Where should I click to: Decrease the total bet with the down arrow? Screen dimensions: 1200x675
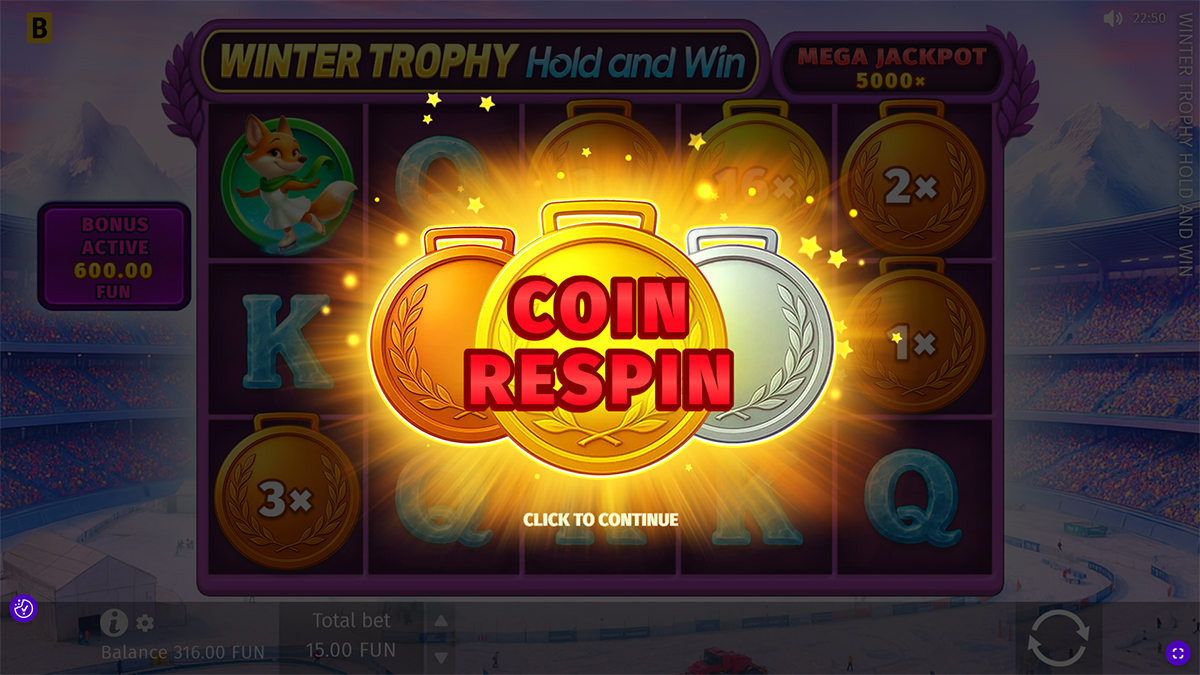tap(440, 657)
